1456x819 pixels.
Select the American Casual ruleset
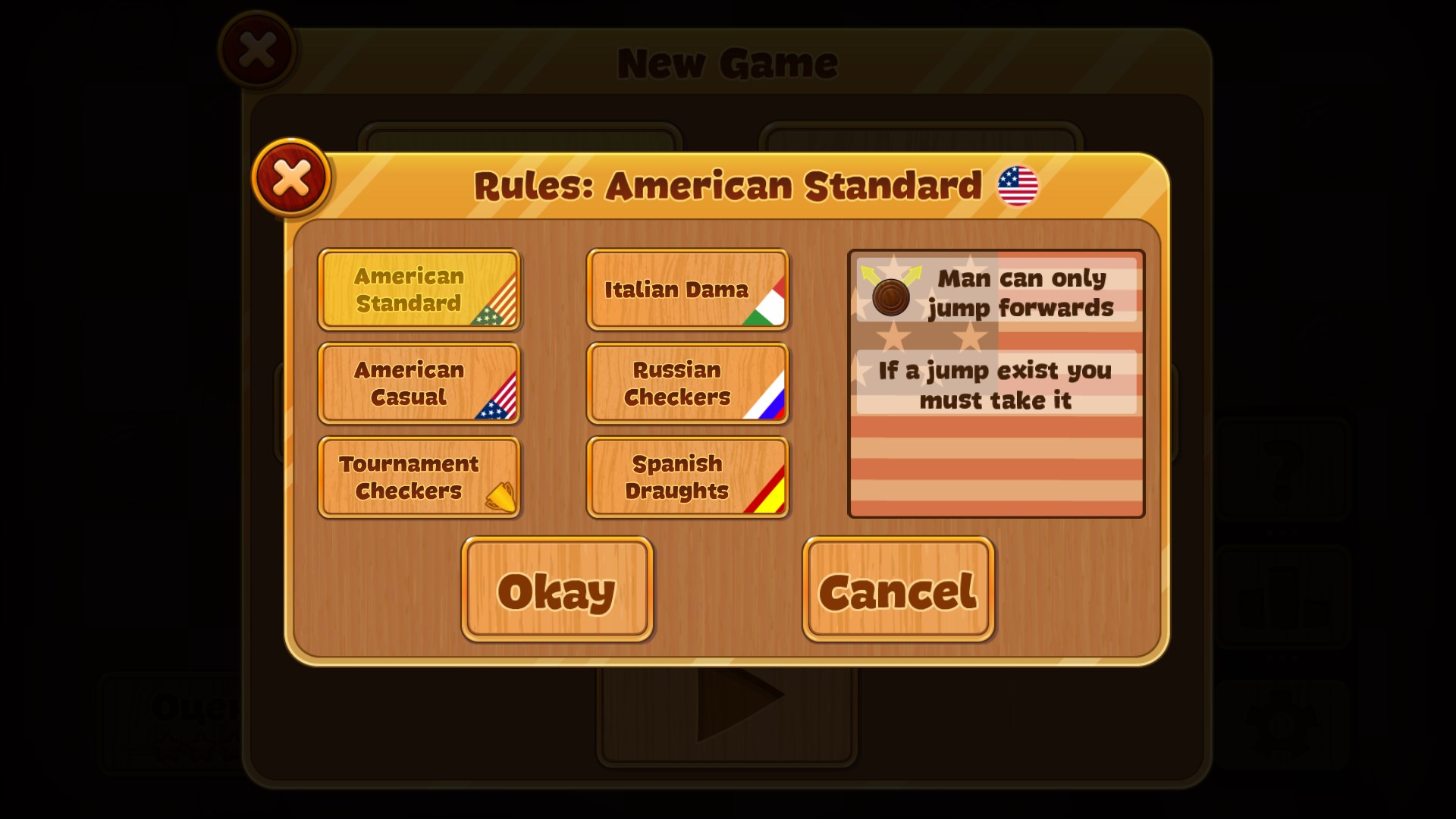[x=419, y=384]
